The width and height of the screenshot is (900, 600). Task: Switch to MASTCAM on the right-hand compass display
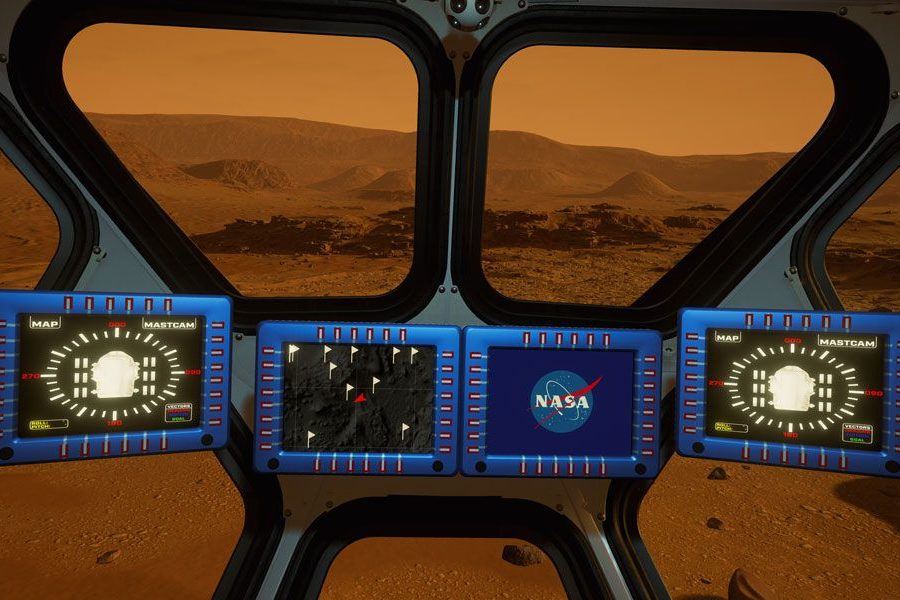(x=846, y=342)
